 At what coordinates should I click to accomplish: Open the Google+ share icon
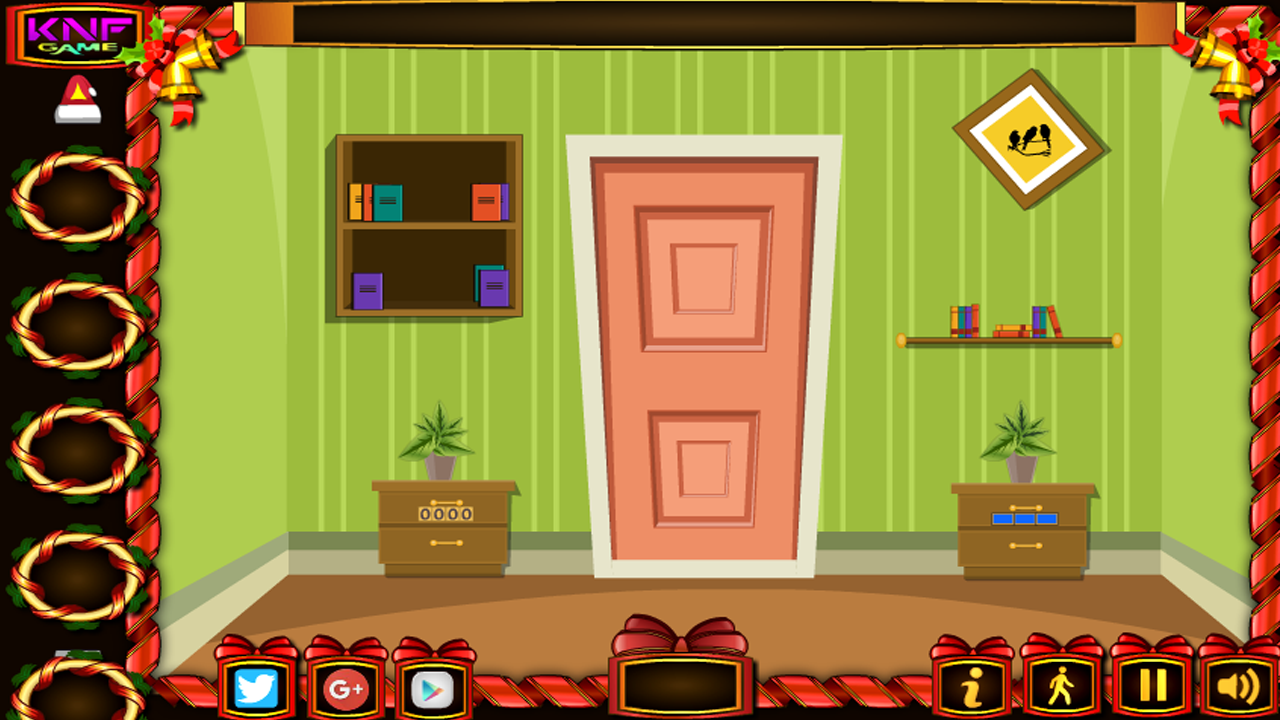345,688
